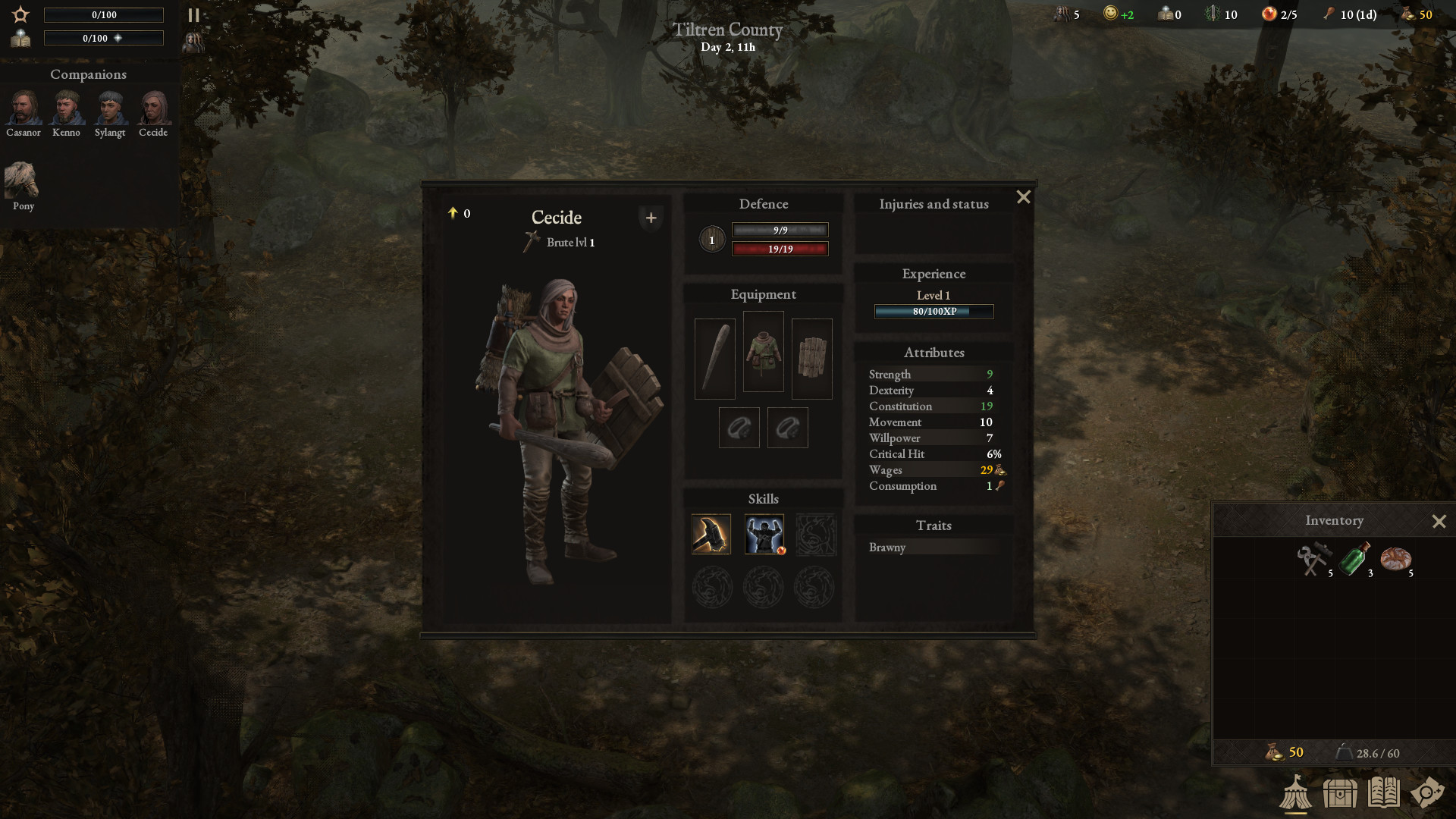Pause the game with the pause button
This screenshot has height=819, width=1456.
pos(193,14)
